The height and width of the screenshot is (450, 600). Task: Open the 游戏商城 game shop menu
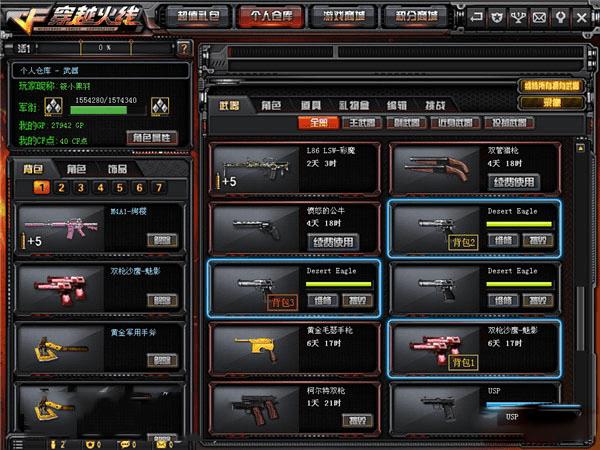pos(340,16)
